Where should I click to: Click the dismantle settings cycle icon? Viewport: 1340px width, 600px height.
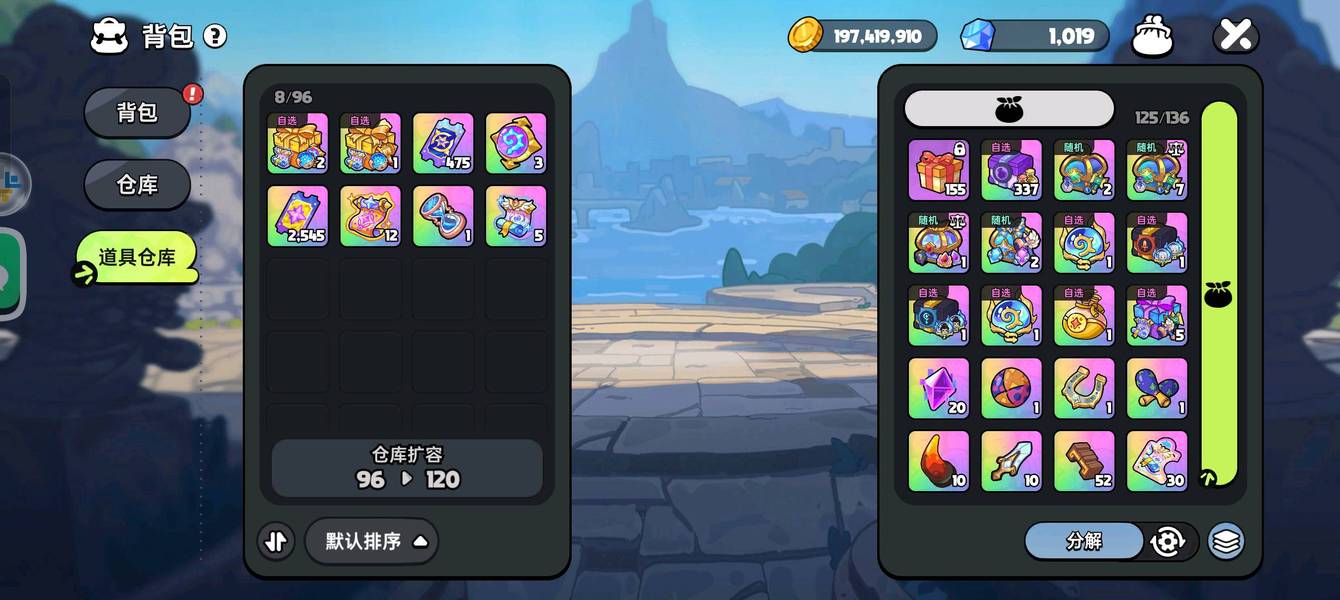coord(1167,541)
